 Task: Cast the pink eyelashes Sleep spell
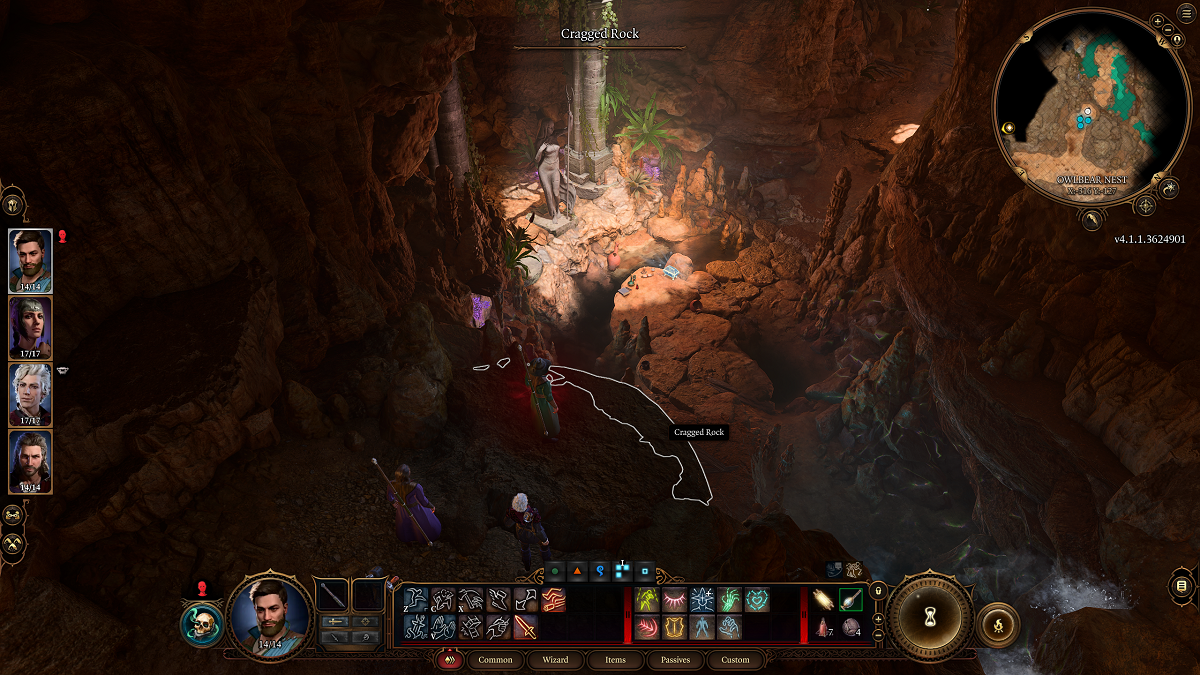(x=674, y=600)
